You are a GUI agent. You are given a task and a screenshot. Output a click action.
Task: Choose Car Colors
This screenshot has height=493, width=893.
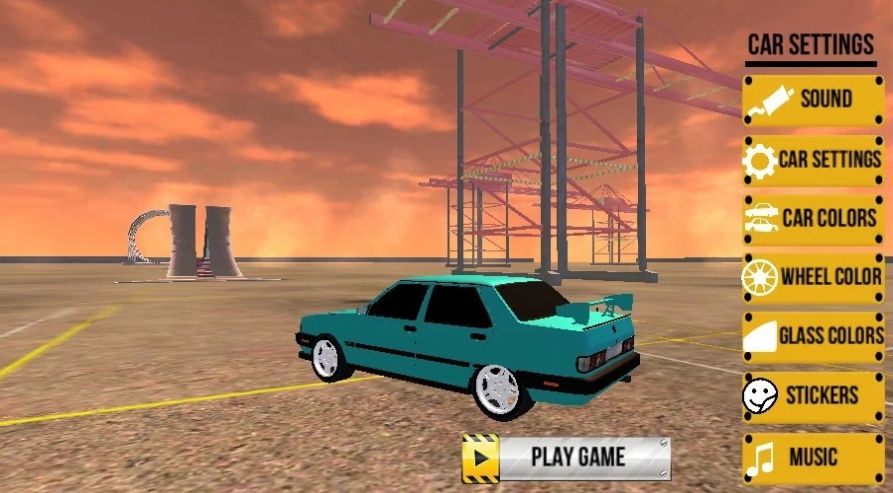click(x=813, y=218)
